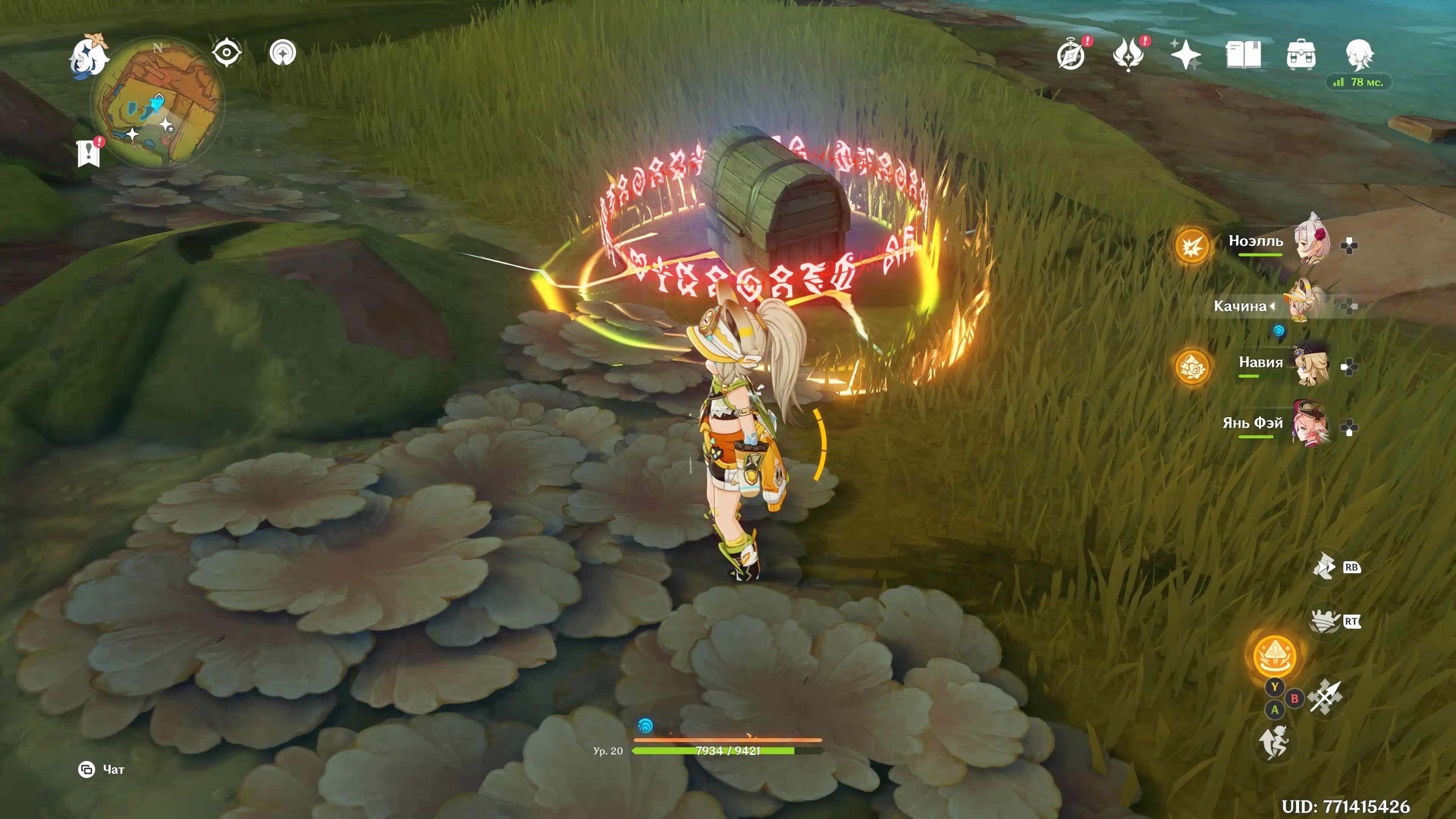Screen dimensions: 1456x819
Task: Trigger Ноэлль's glowing elemental burst icon
Action: pos(1192,246)
